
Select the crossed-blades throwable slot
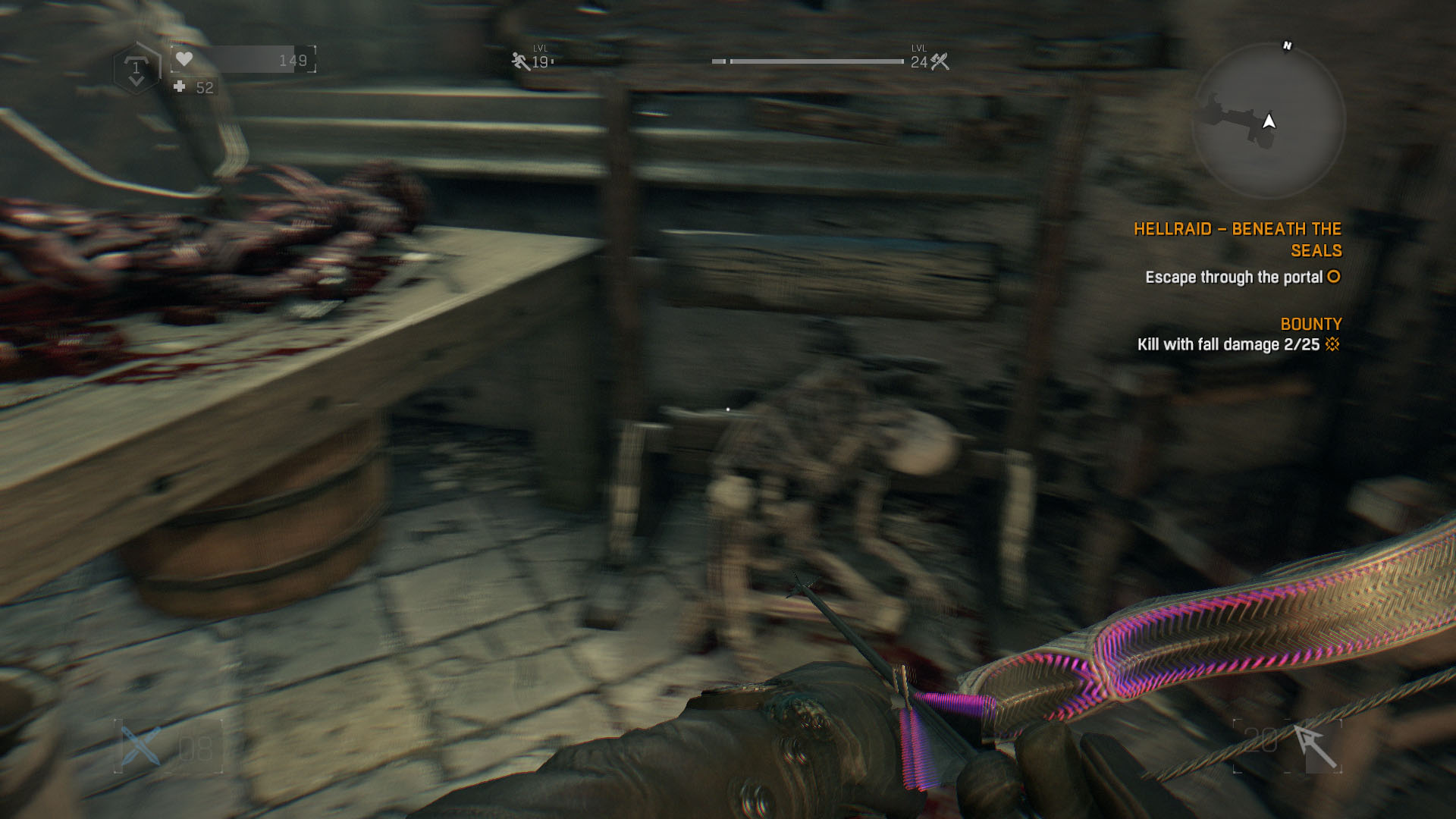(x=143, y=745)
